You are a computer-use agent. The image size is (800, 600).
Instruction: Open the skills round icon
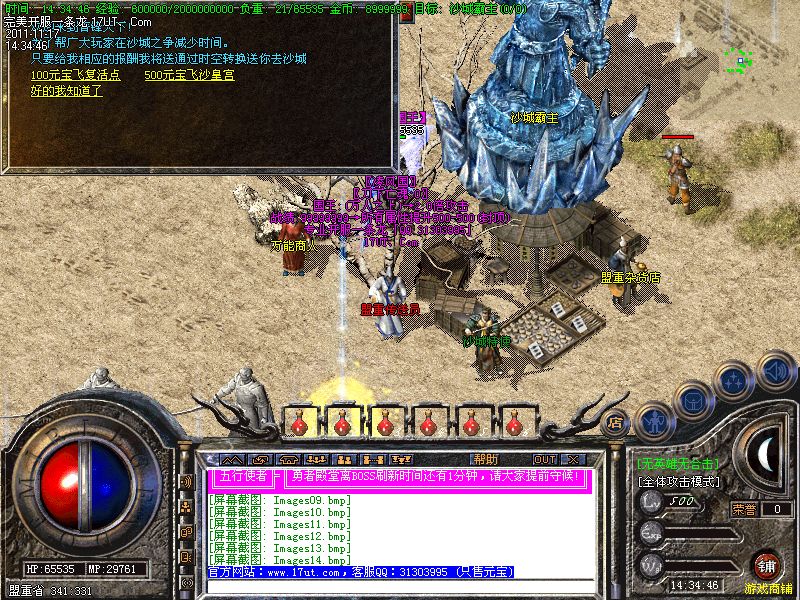pyautogui.click(x=735, y=383)
